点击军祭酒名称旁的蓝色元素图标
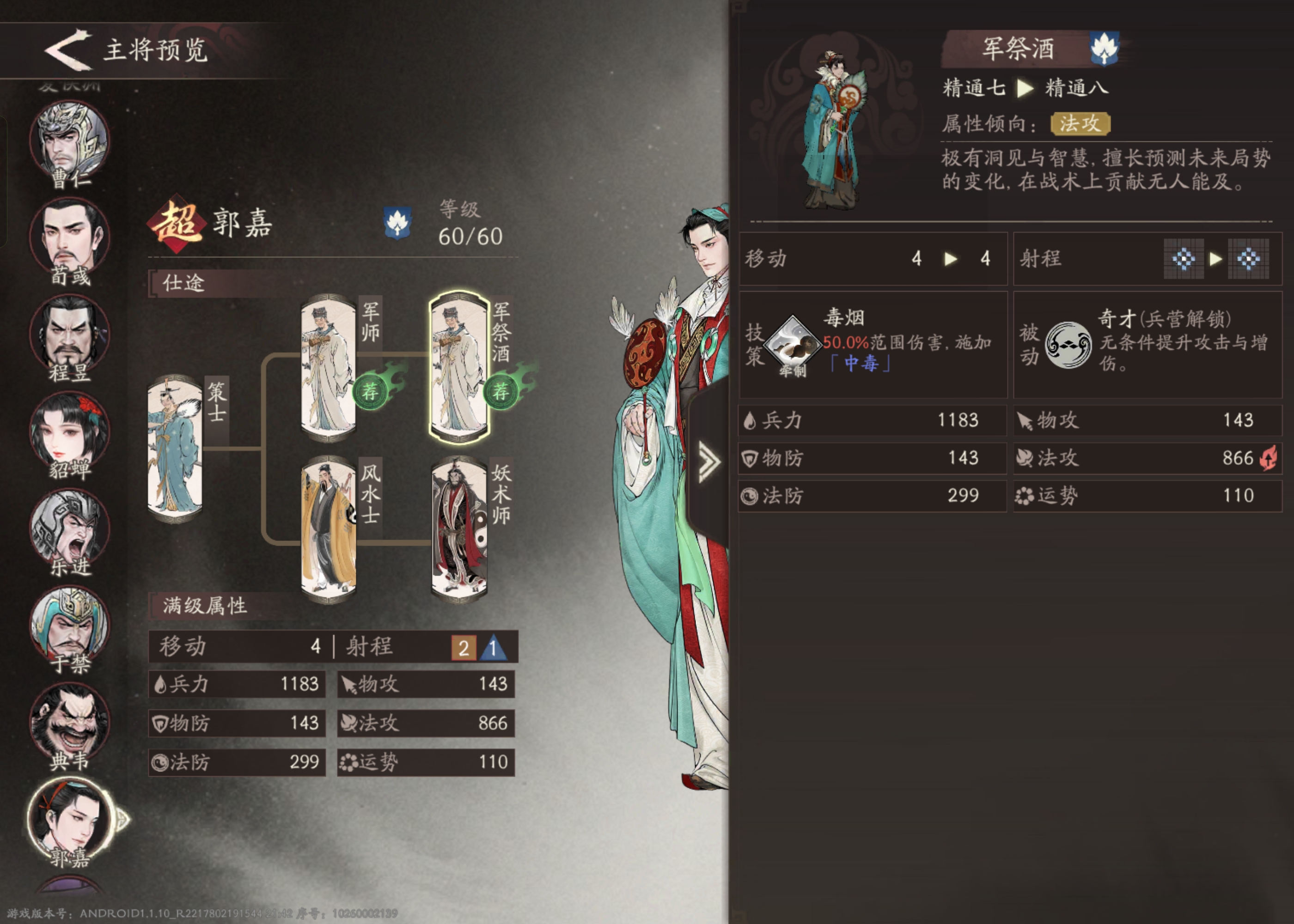This screenshot has height=924, width=1294. click(1104, 49)
